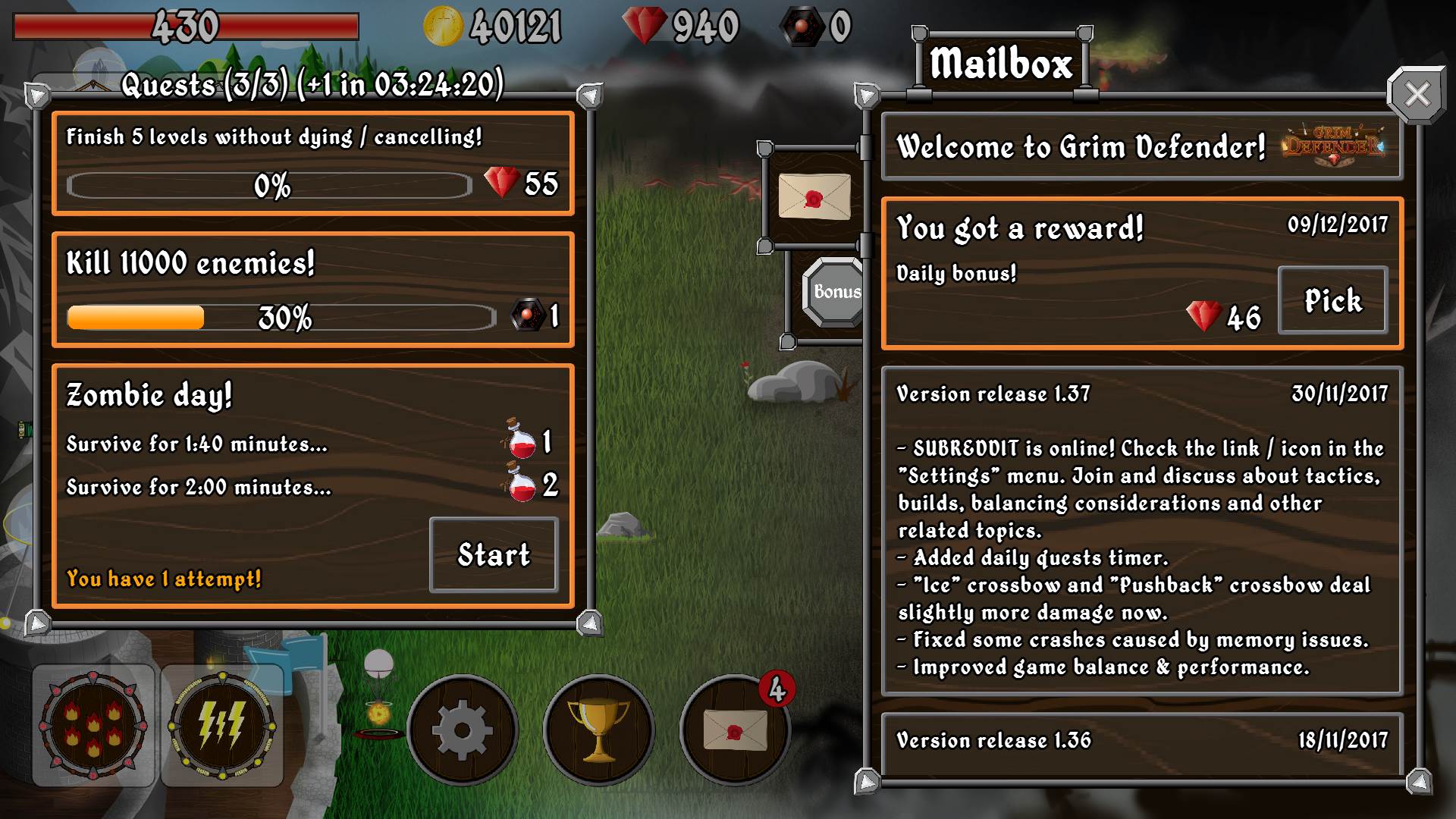Select the fire spell ability icon
The height and width of the screenshot is (819, 1456).
[x=93, y=726]
